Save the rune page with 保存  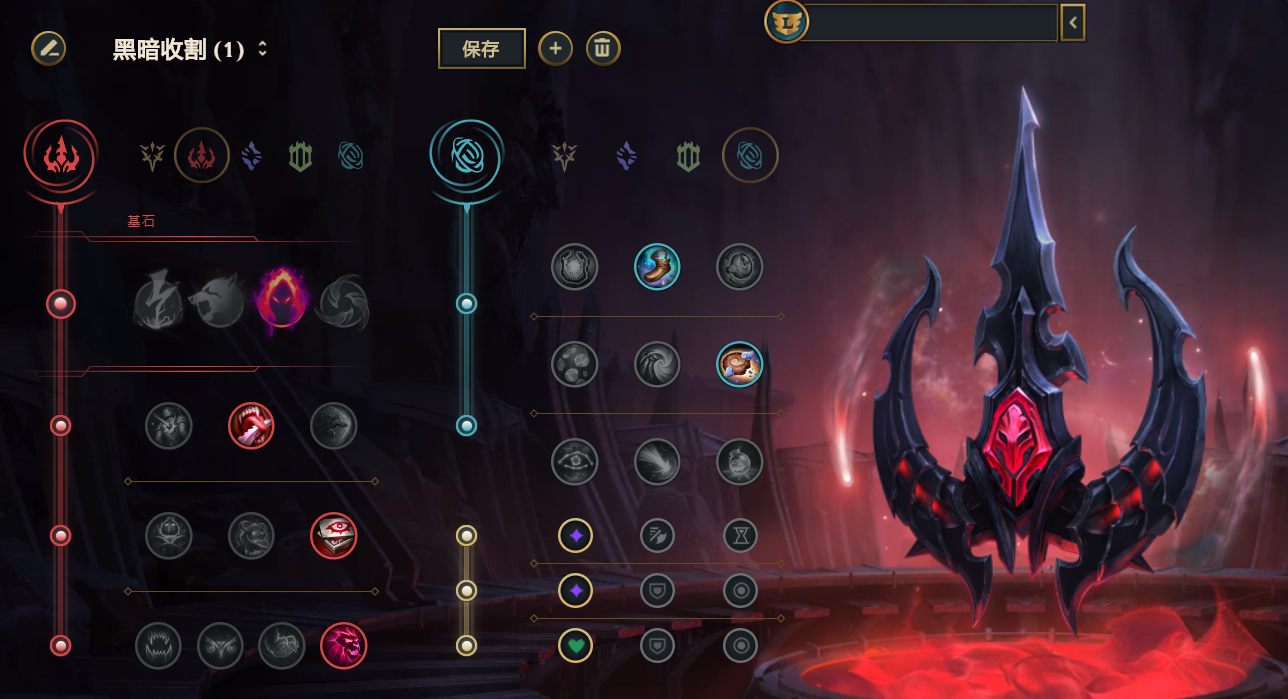pyautogui.click(x=481, y=48)
